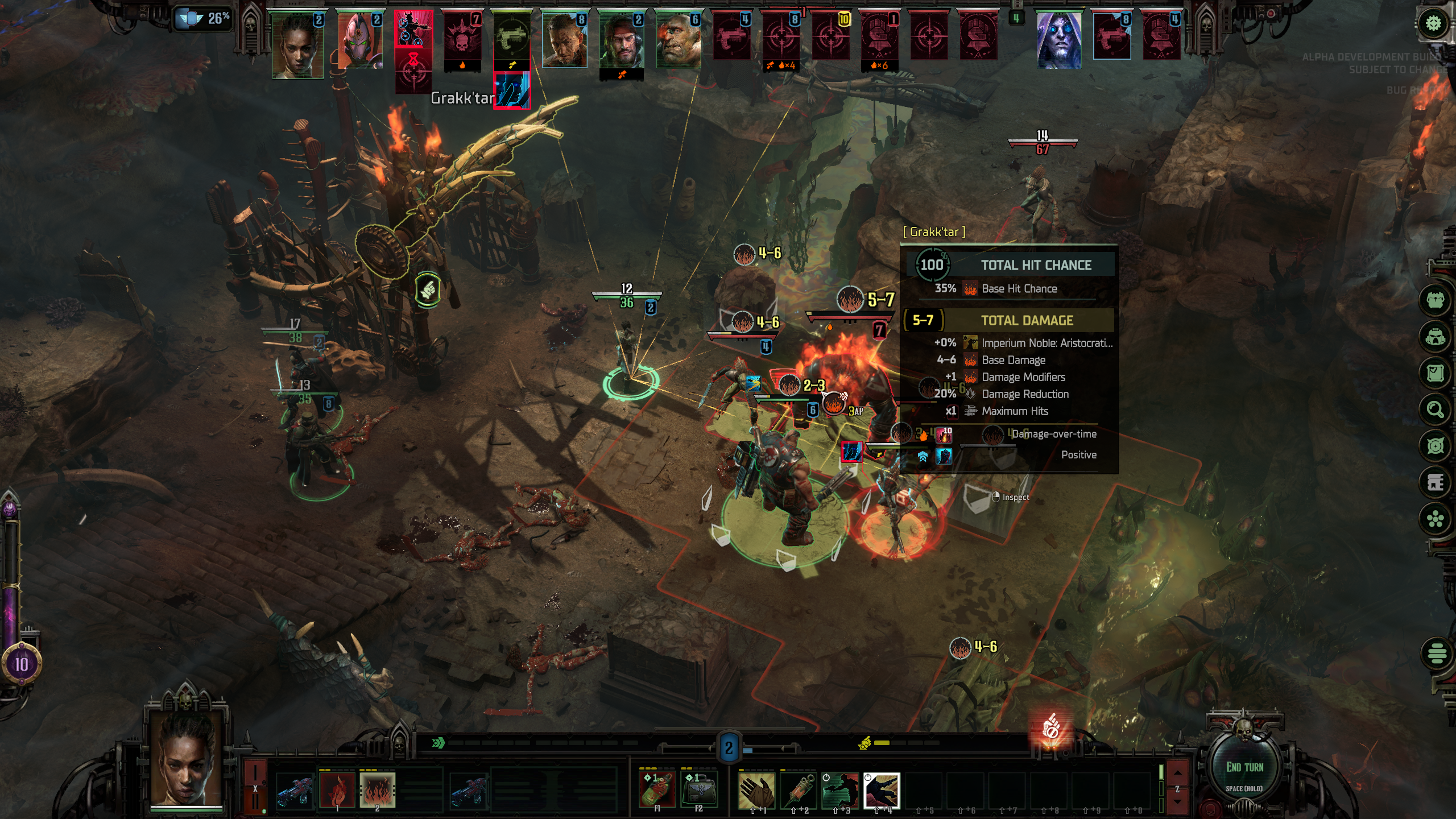This screenshot has height=819, width=1456.
Task: Select the running gunman ability
Action: [x=839, y=789]
